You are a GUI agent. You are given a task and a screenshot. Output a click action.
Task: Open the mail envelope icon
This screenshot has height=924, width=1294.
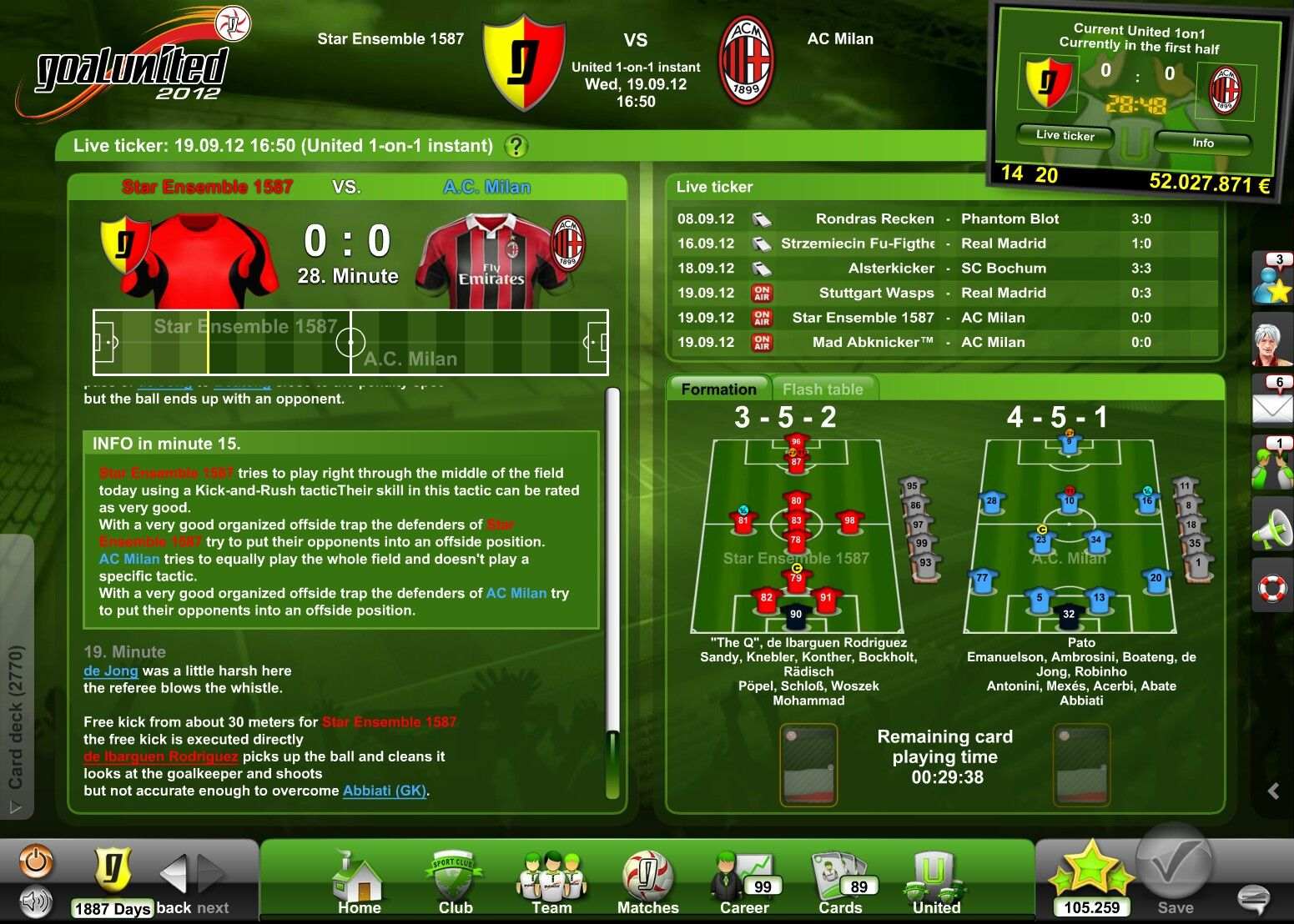point(1271,404)
